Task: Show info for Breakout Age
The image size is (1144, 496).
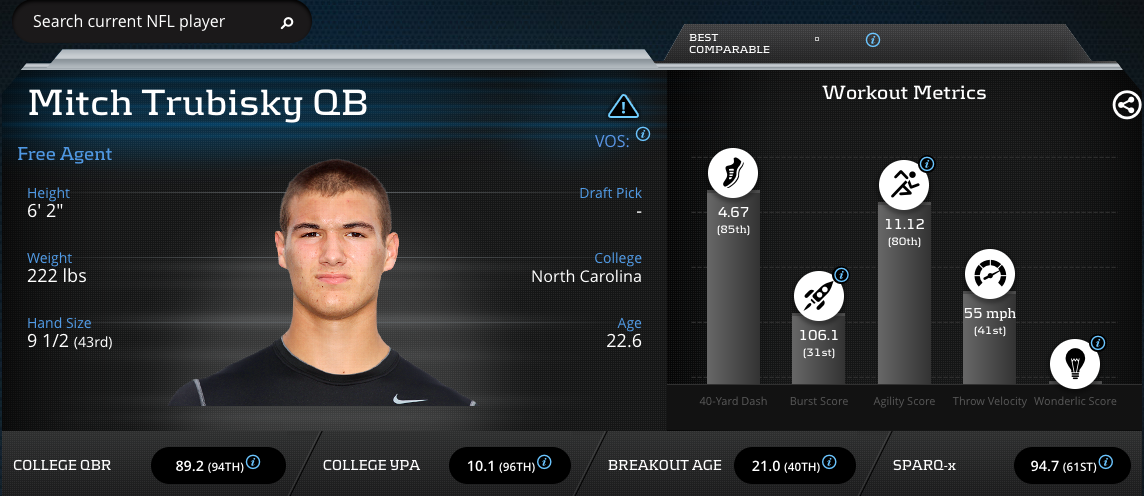Action: click(x=829, y=462)
